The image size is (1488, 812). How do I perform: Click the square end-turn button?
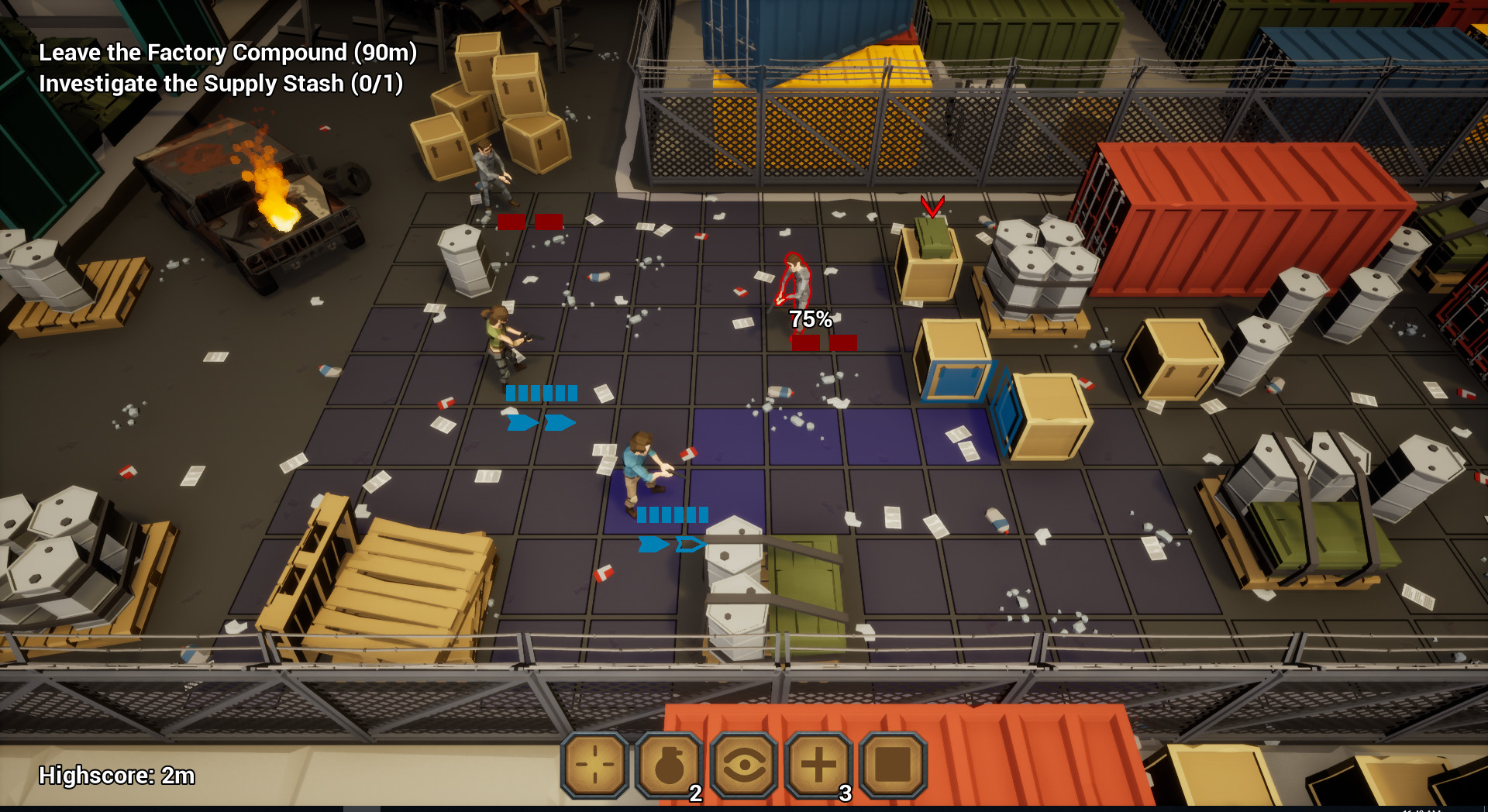pyautogui.click(x=892, y=765)
